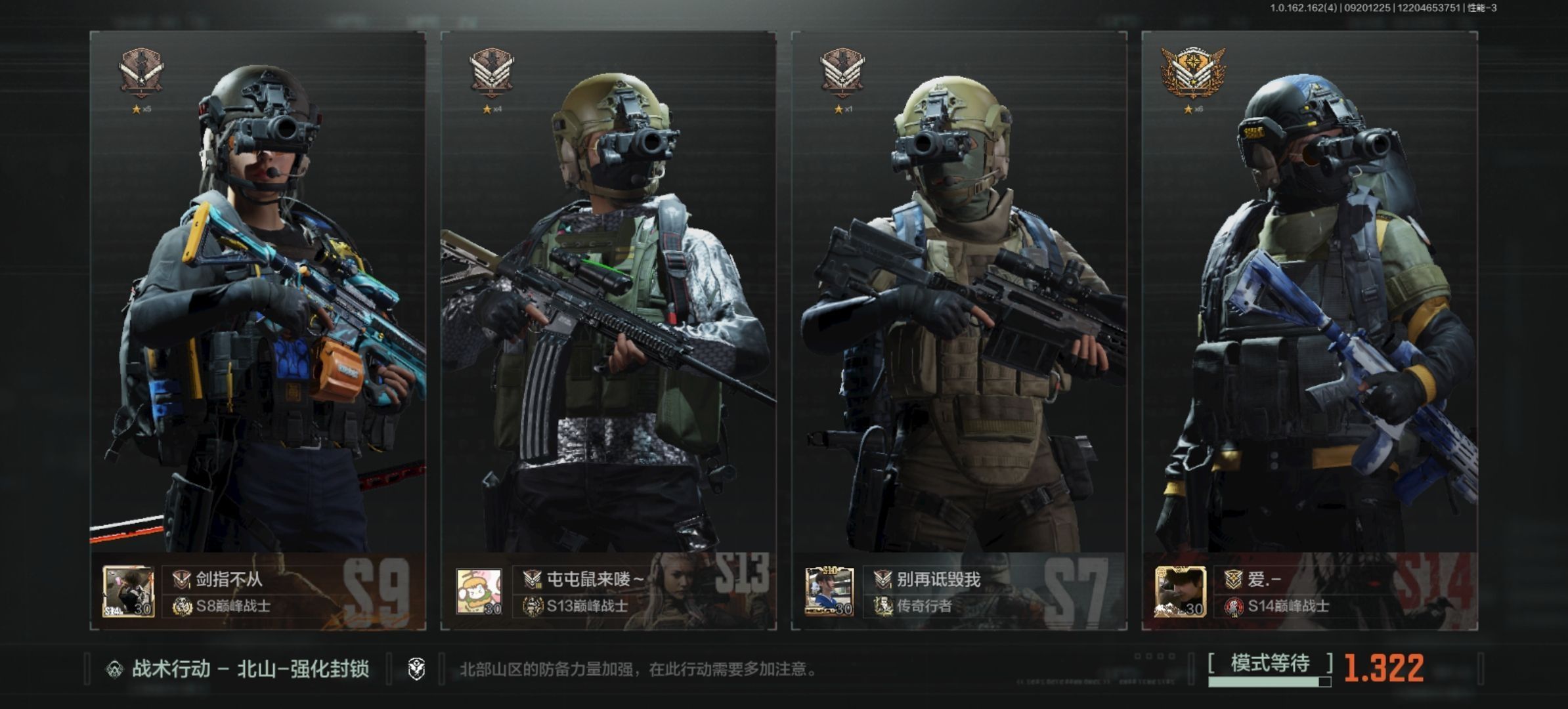Open 别再诋毁我's avatar thumbnail

[x=829, y=592]
